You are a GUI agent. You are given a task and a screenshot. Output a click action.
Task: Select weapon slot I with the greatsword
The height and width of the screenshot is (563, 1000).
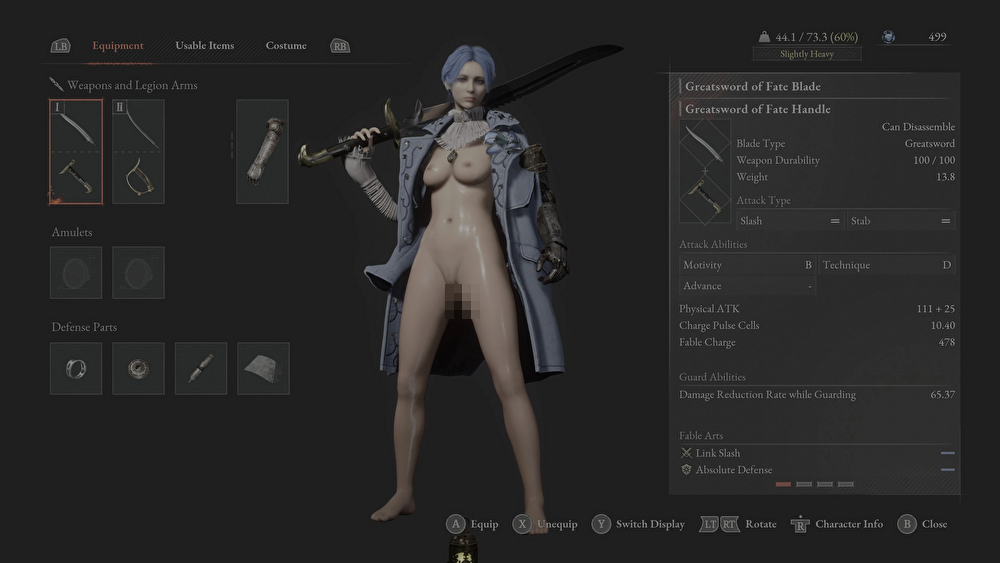pyautogui.click(x=76, y=151)
